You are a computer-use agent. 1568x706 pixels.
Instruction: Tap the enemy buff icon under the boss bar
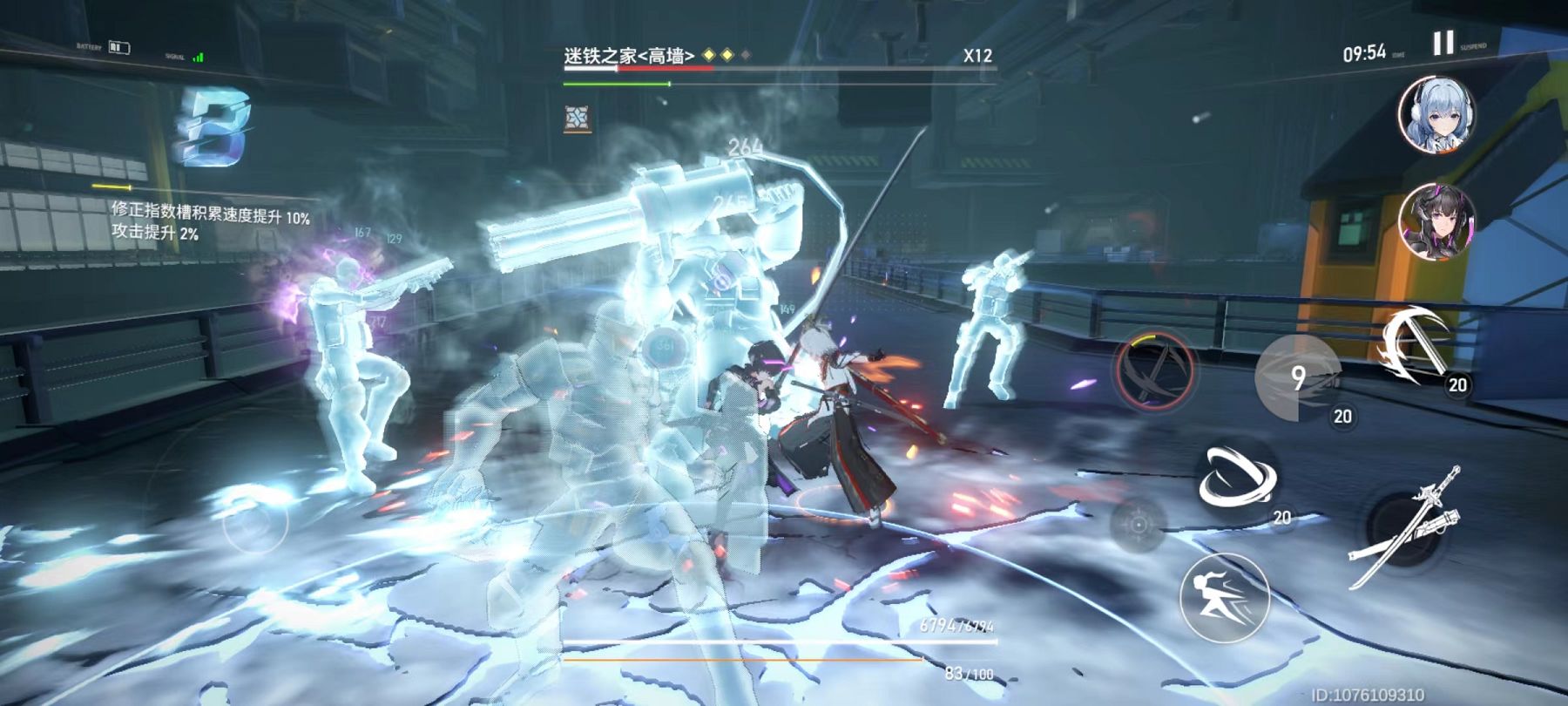(577, 118)
